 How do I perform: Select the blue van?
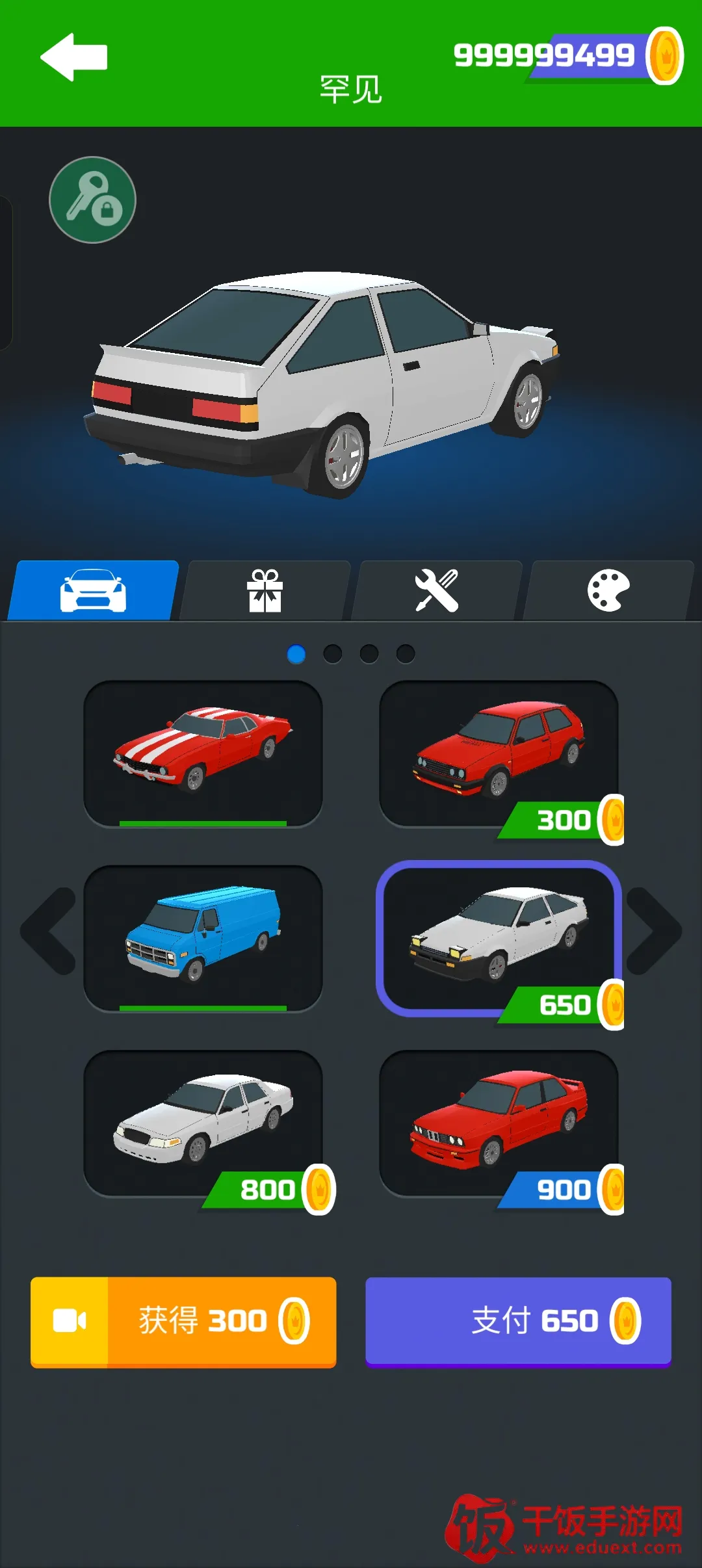pos(203,937)
